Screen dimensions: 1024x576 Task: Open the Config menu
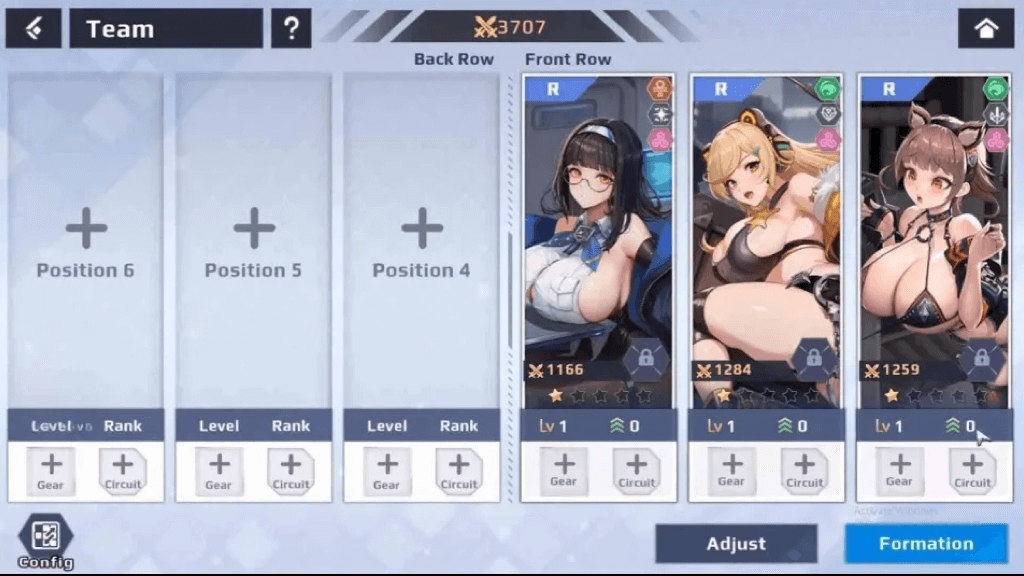(45, 540)
